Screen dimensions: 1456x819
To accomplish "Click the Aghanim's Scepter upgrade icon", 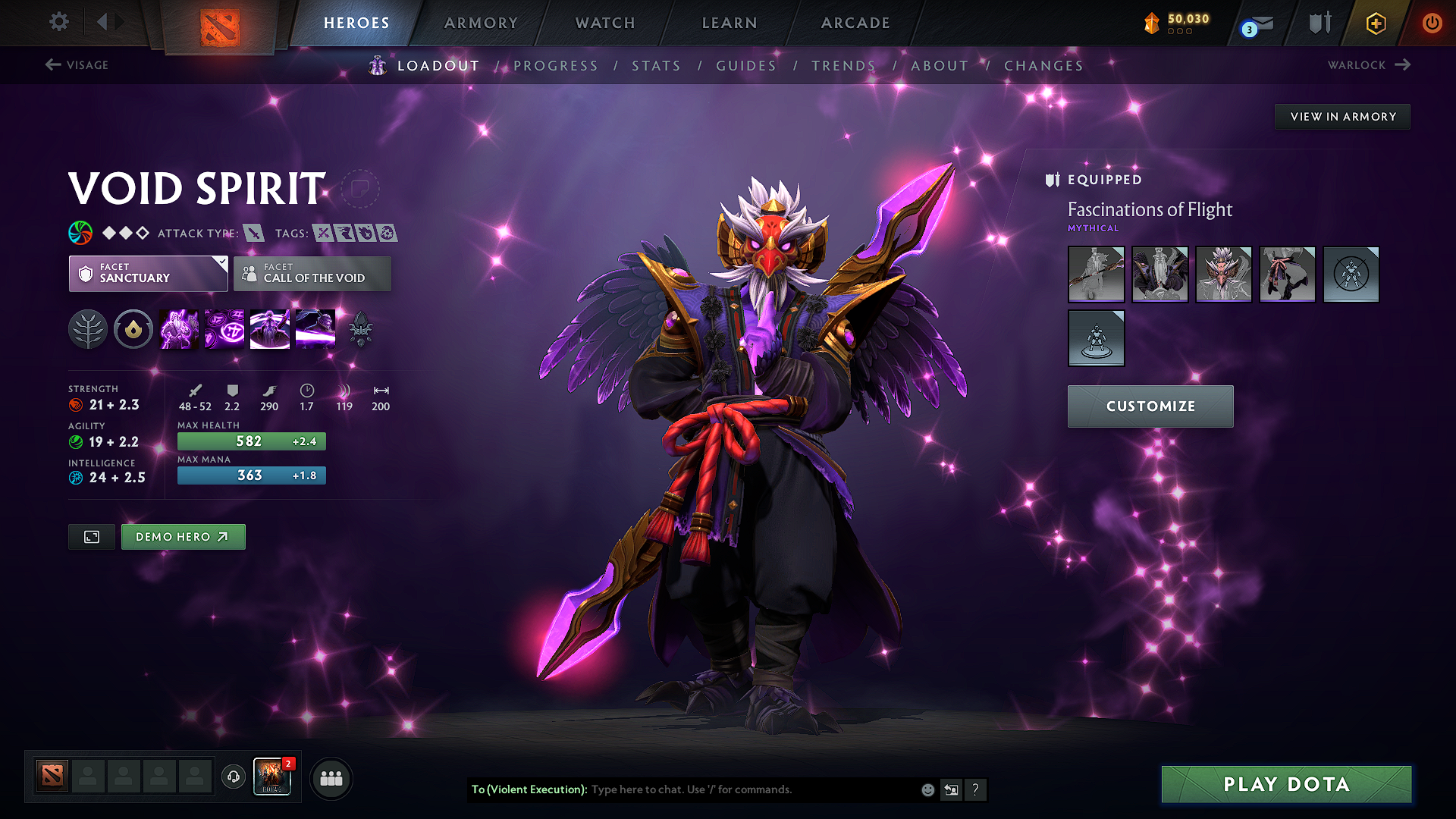I will (360, 328).
